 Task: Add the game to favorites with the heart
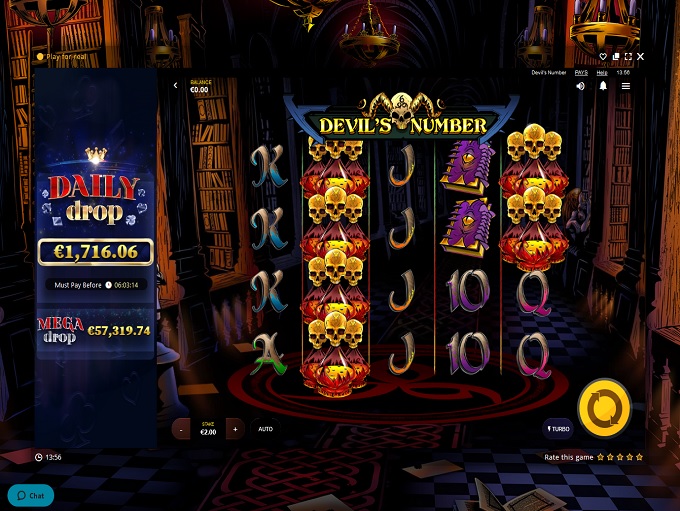pyautogui.click(x=604, y=57)
